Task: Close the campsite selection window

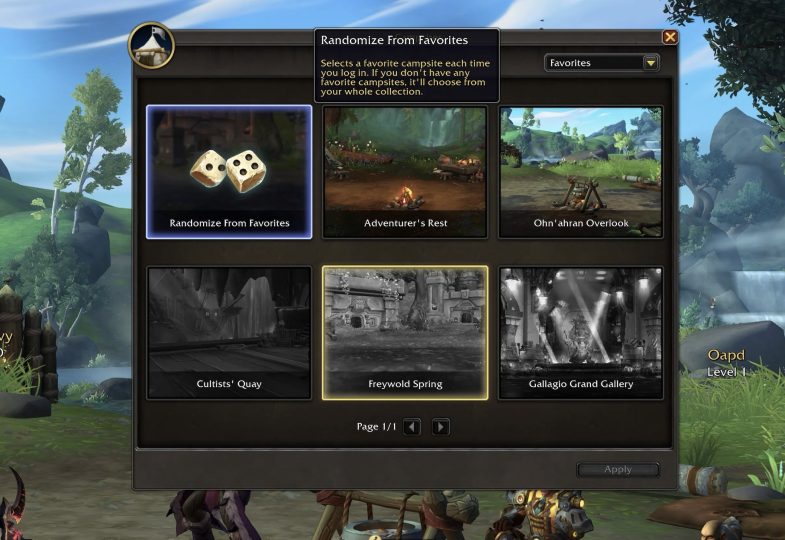Action: (x=670, y=37)
